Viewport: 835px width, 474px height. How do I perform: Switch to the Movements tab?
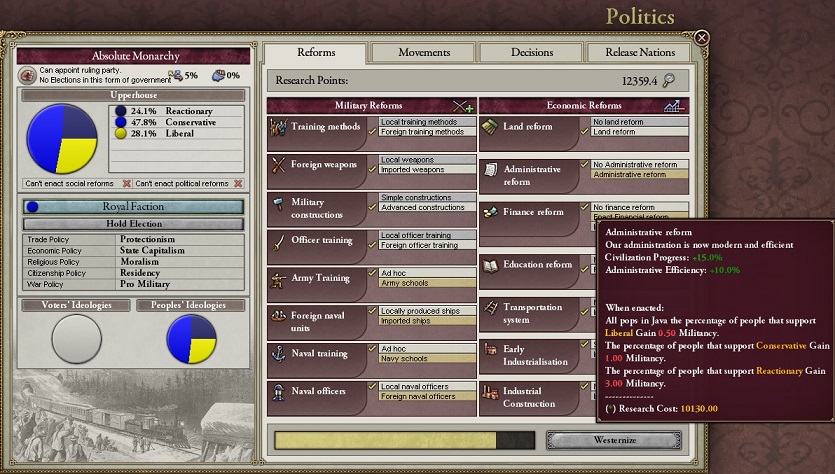coord(424,52)
